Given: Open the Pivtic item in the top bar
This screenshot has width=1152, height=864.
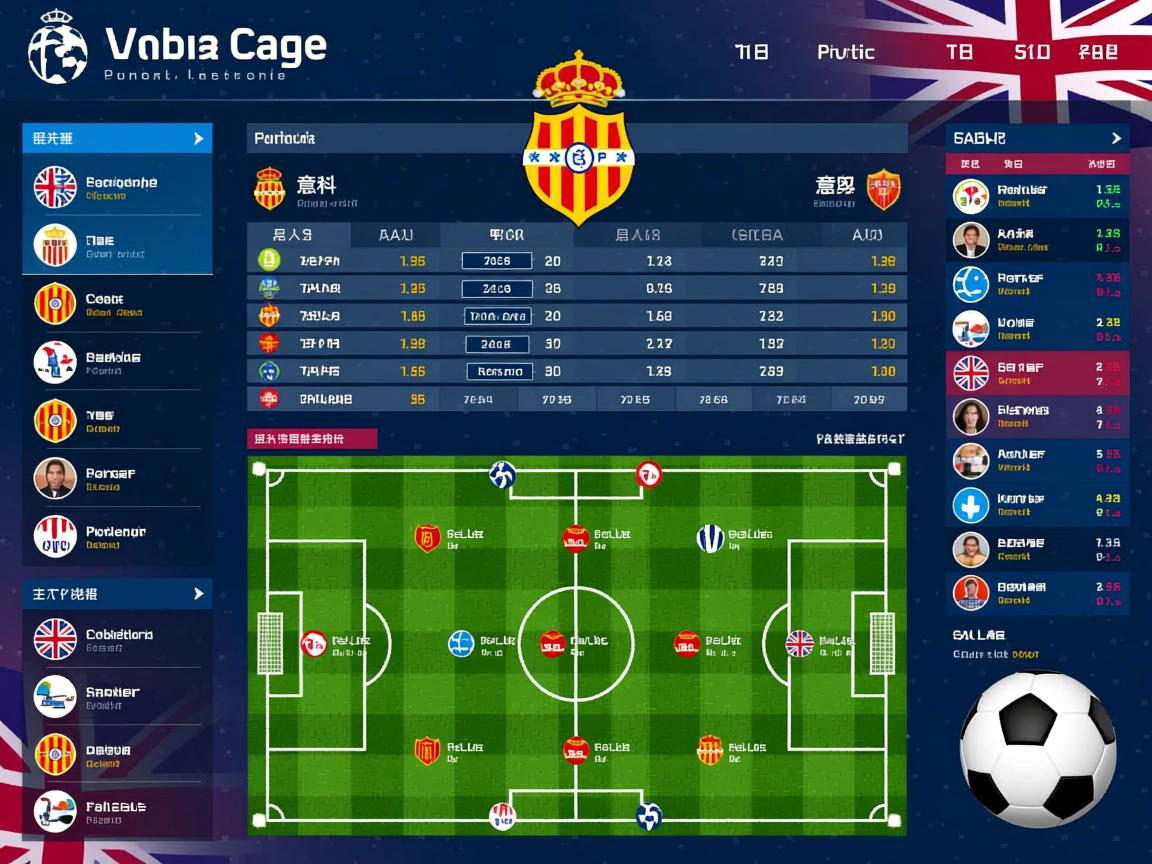Looking at the screenshot, I should coord(845,52).
